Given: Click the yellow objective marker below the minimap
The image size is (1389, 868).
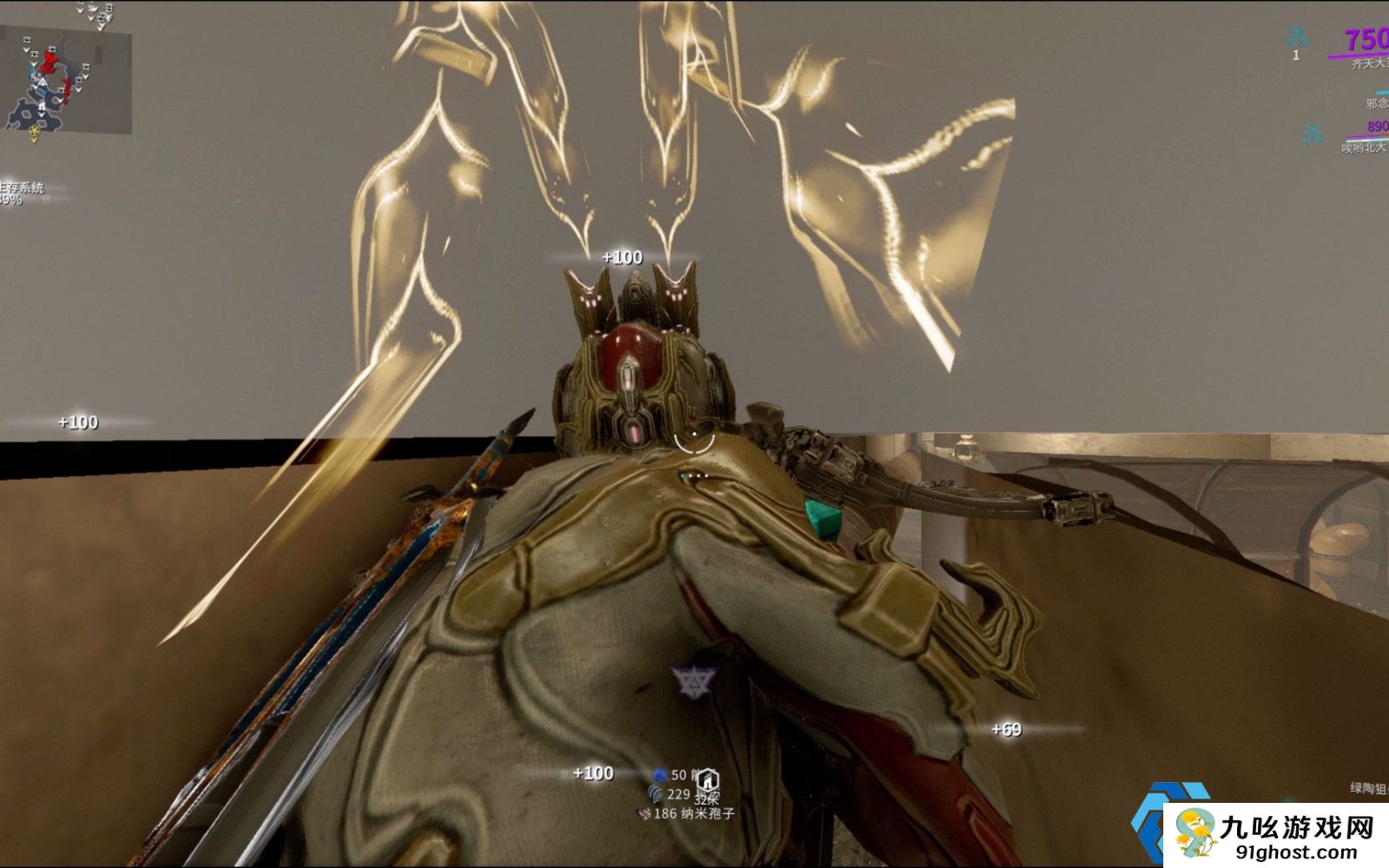Looking at the screenshot, I should 35,133.
